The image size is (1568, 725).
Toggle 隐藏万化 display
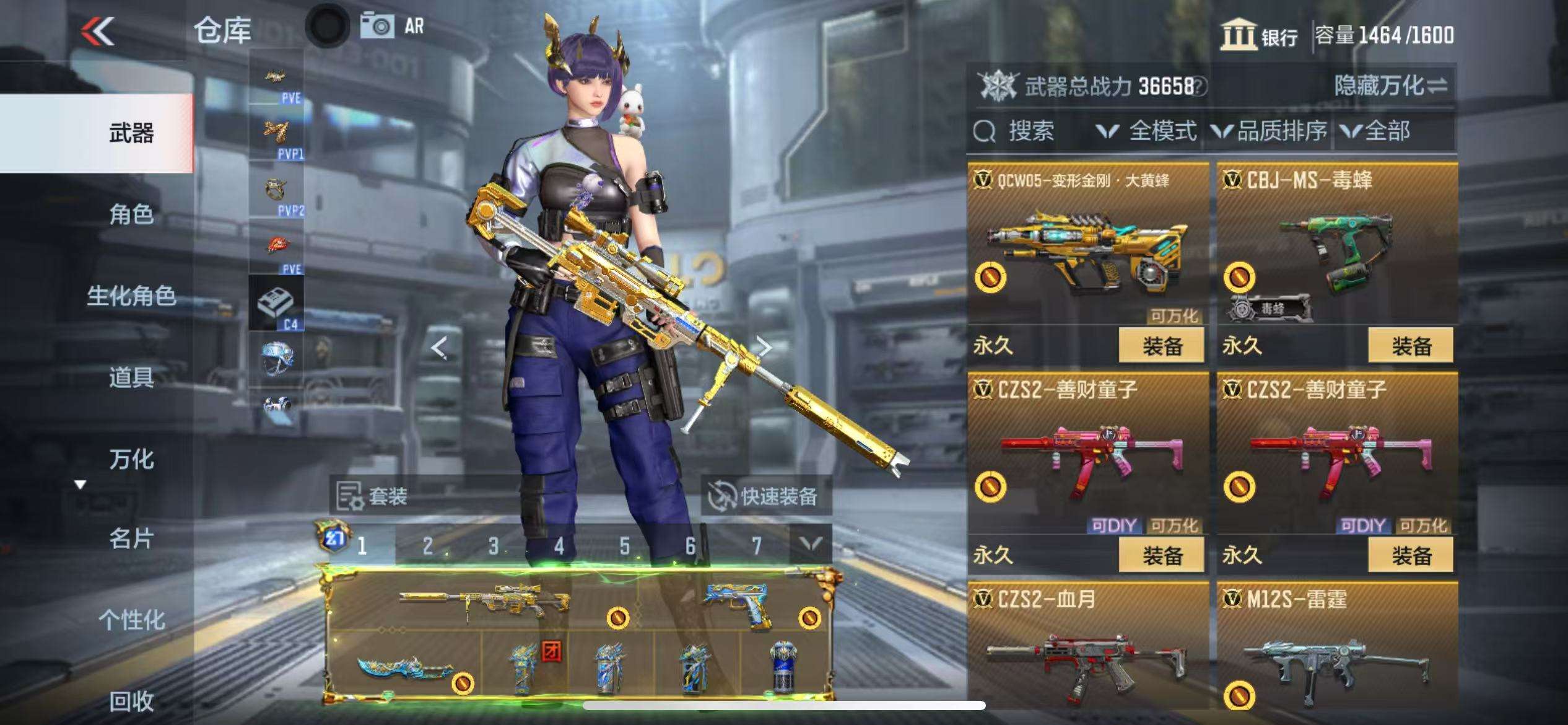(x=1391, y=86)
